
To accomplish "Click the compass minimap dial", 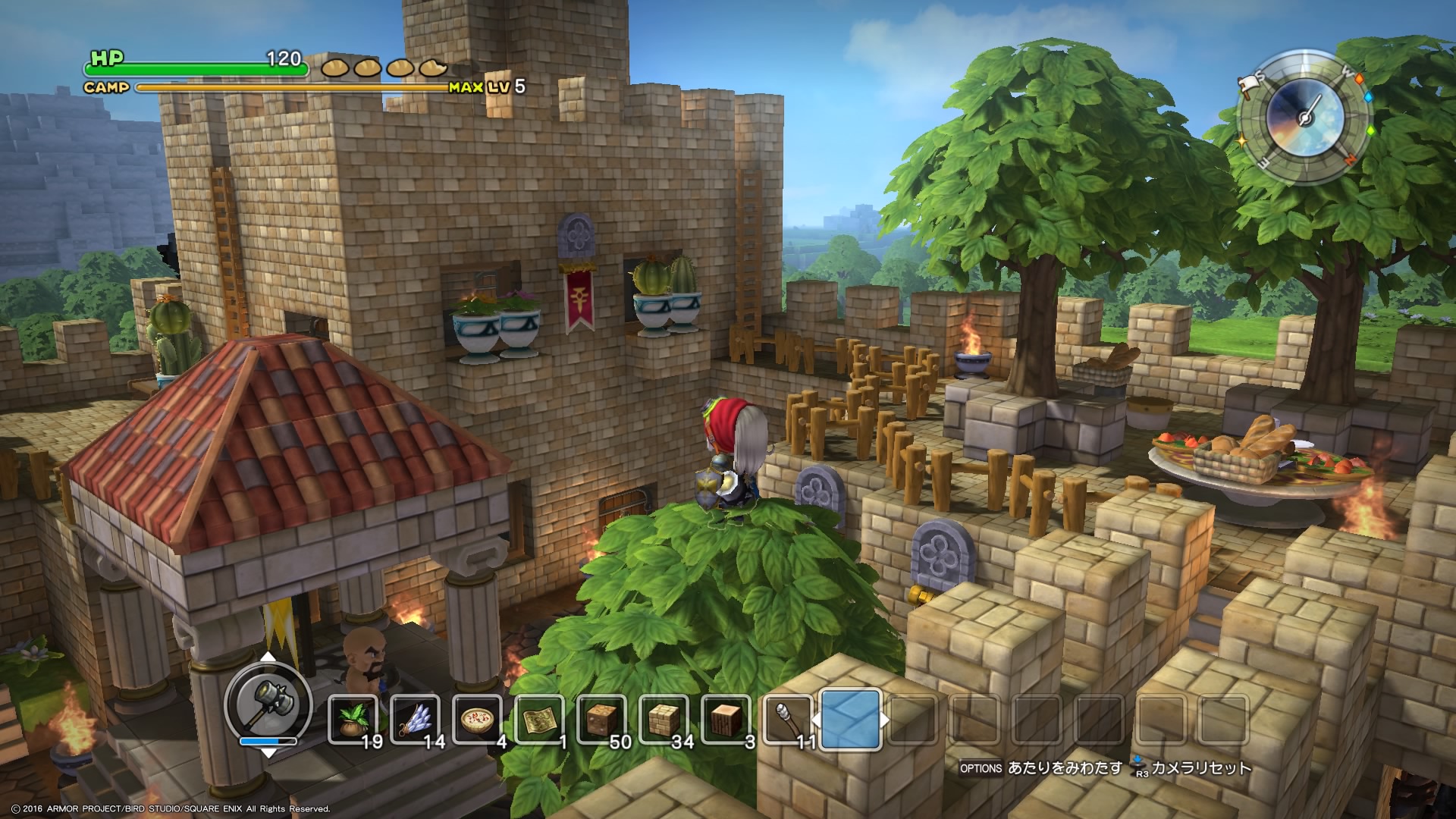I will coord(1304,119).
